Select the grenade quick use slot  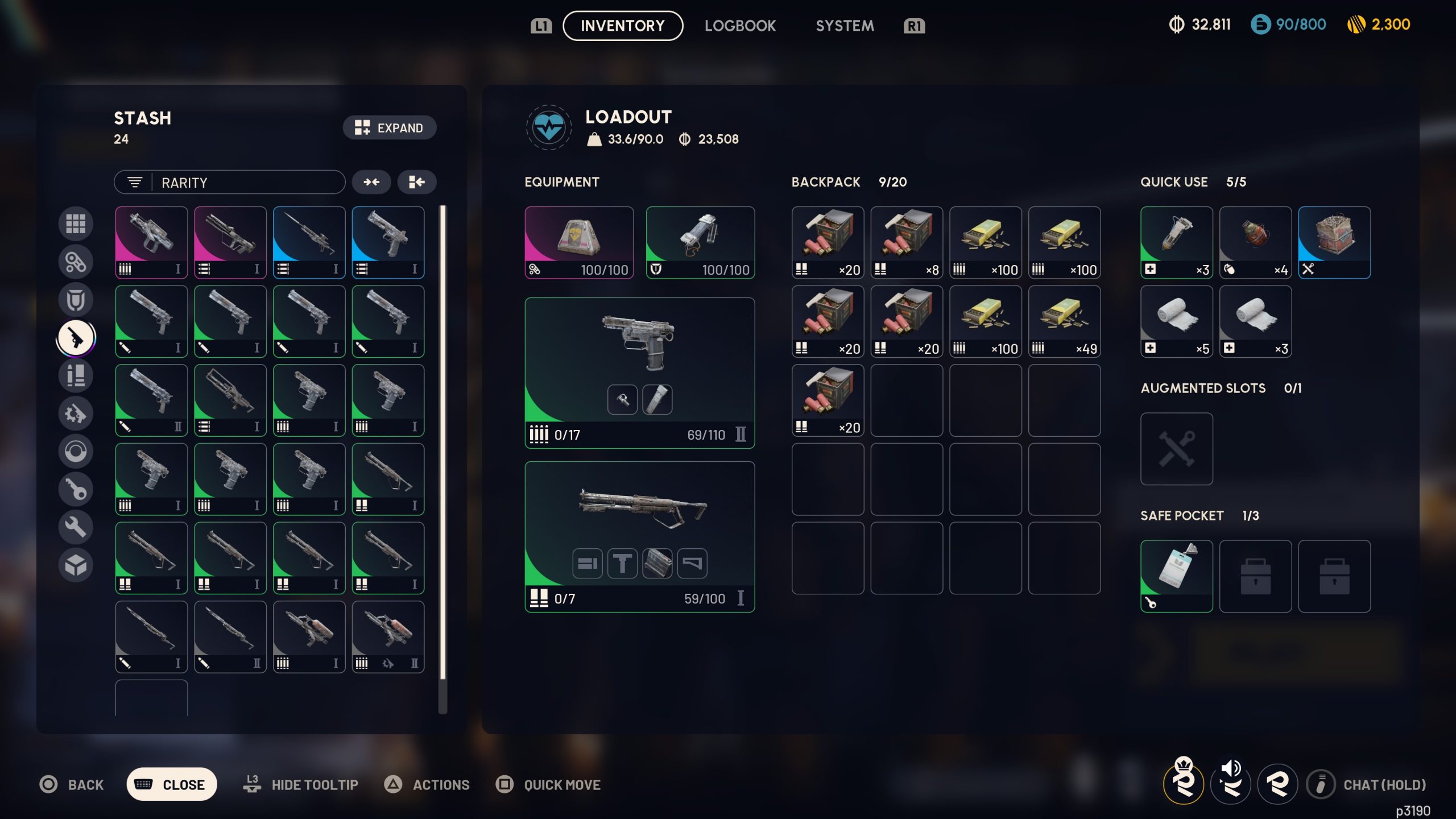pyautogui.click(x=1255, y=242)
